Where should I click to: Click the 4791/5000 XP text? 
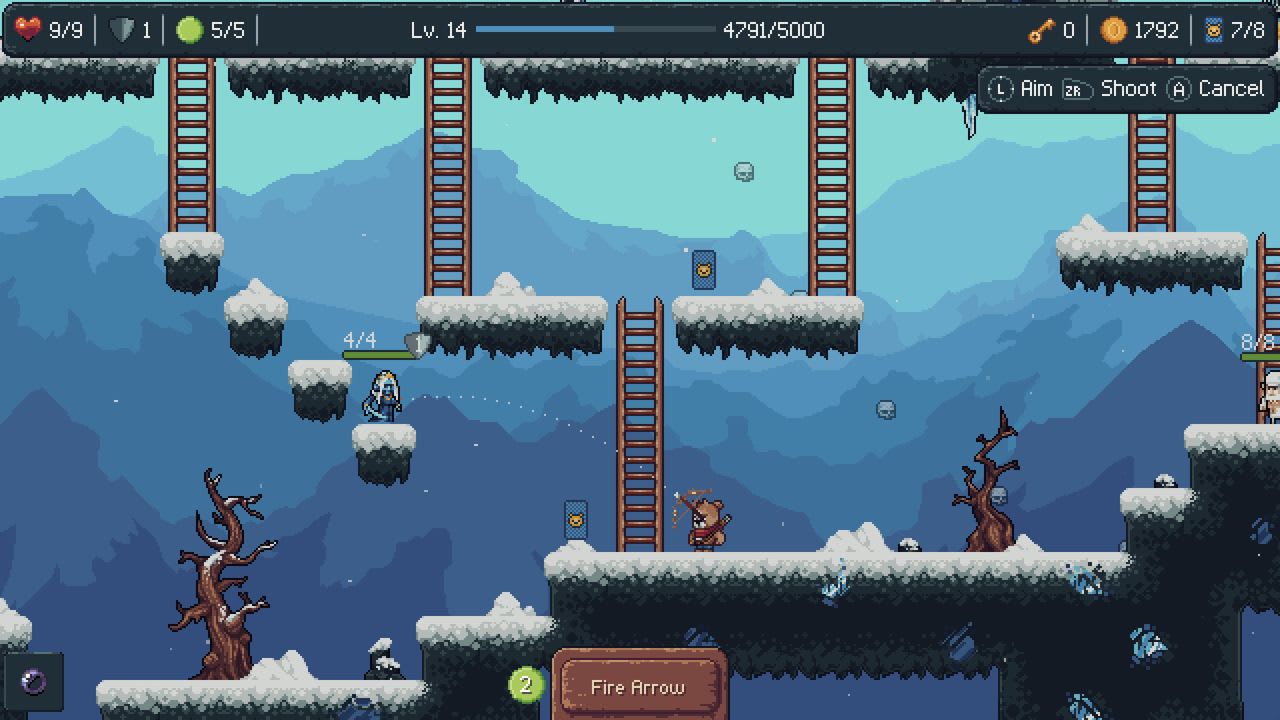click(x=773, y=30)
